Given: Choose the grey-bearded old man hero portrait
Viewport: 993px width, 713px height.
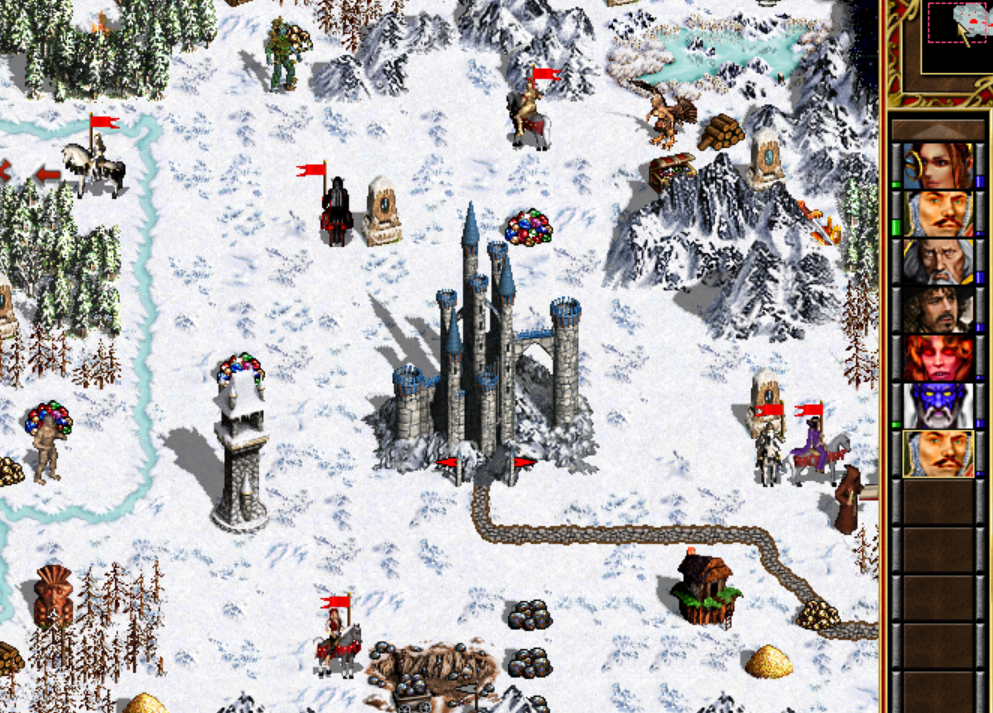Looking at the screenshot, I should pyautogui.click(x=938, y=261).
